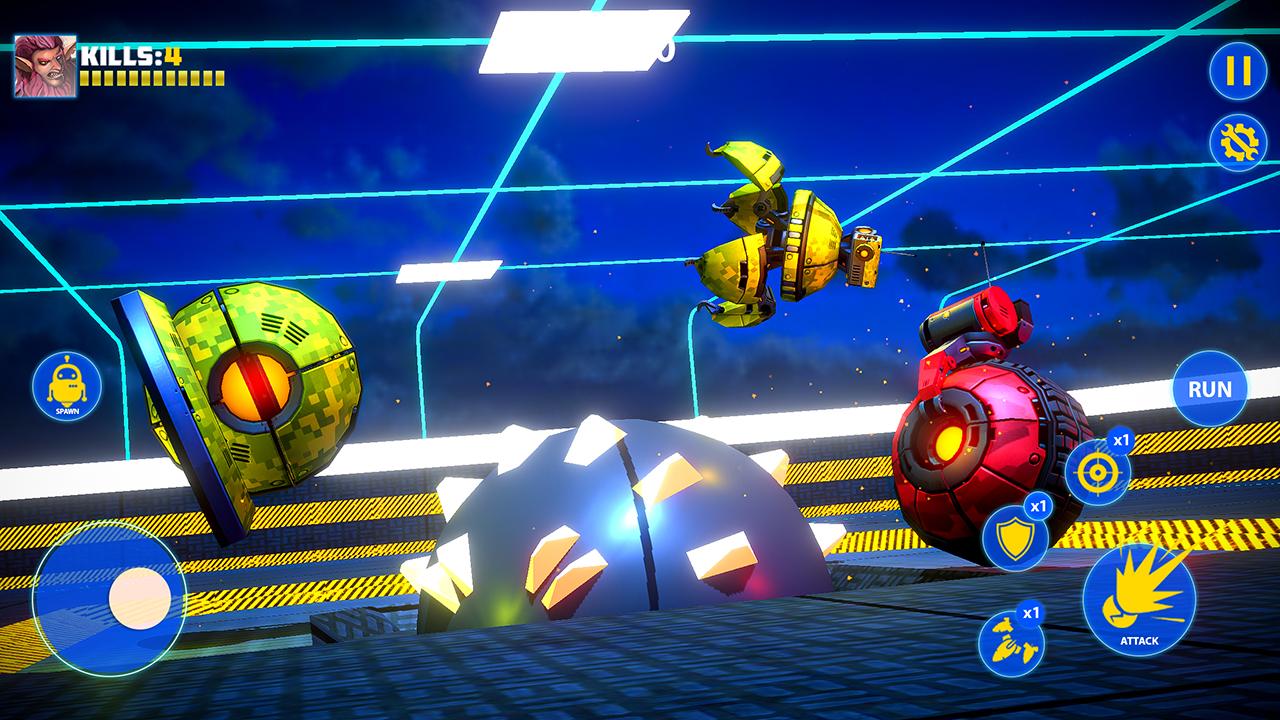
Task: Tap the robot SPAWN button
Action: 67,386
